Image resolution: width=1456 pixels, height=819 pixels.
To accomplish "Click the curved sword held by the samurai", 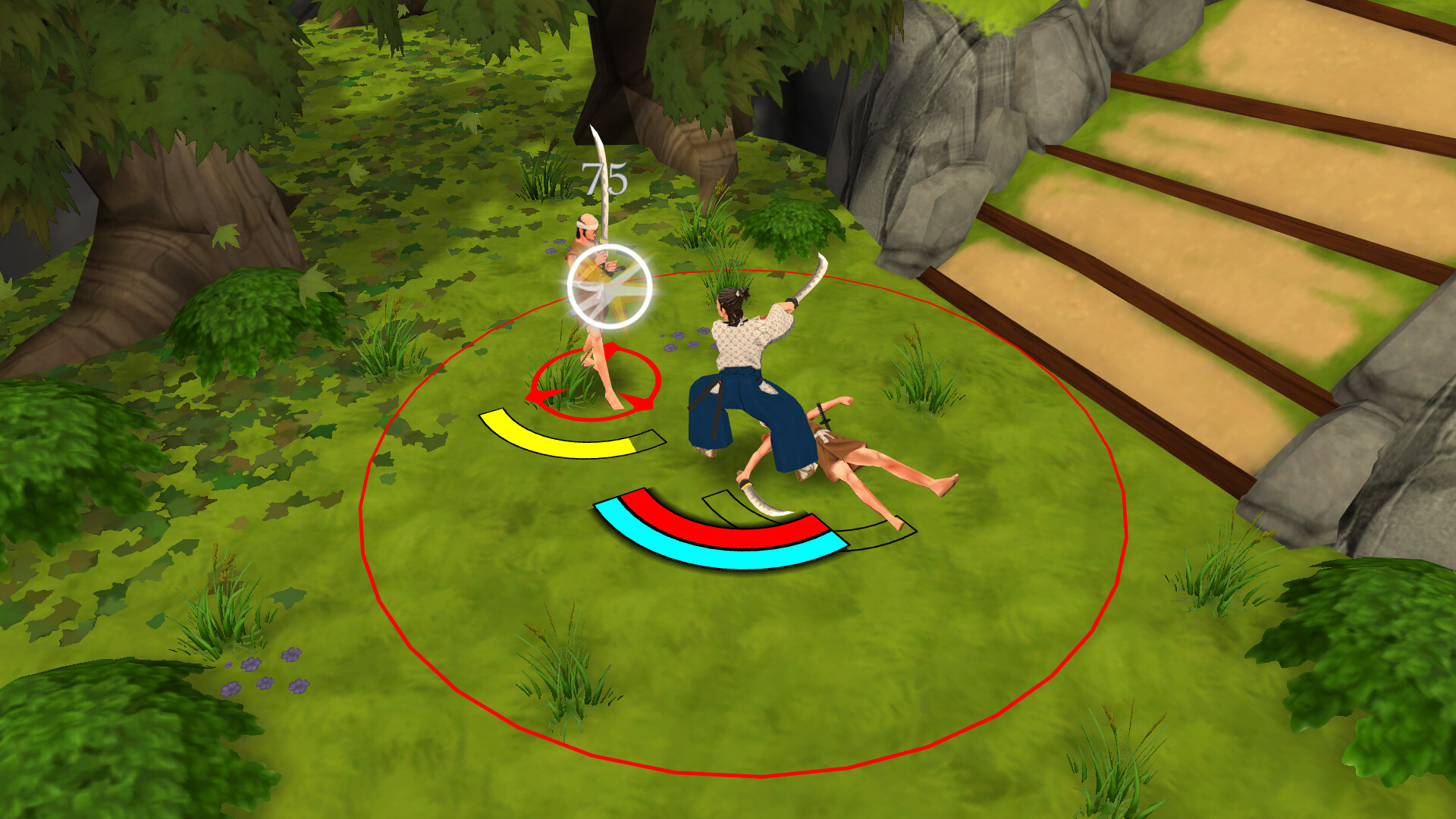I will pos(811,277).
